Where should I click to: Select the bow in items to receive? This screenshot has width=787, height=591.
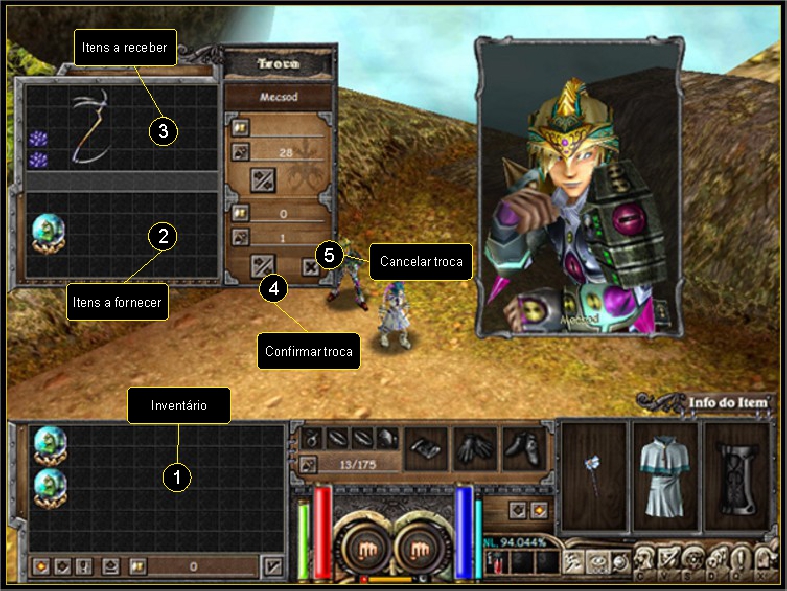(89, 127)
